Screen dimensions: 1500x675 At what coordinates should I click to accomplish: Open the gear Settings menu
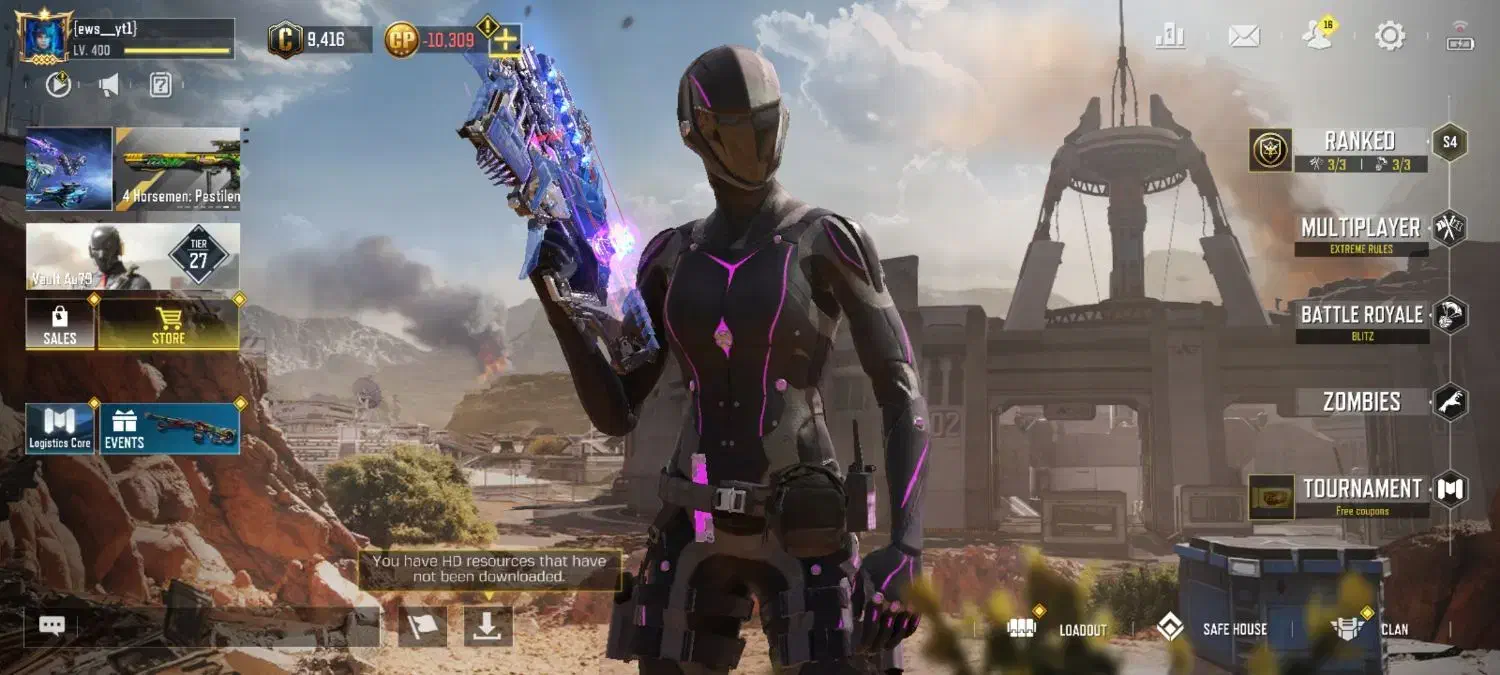point(1390,37)
